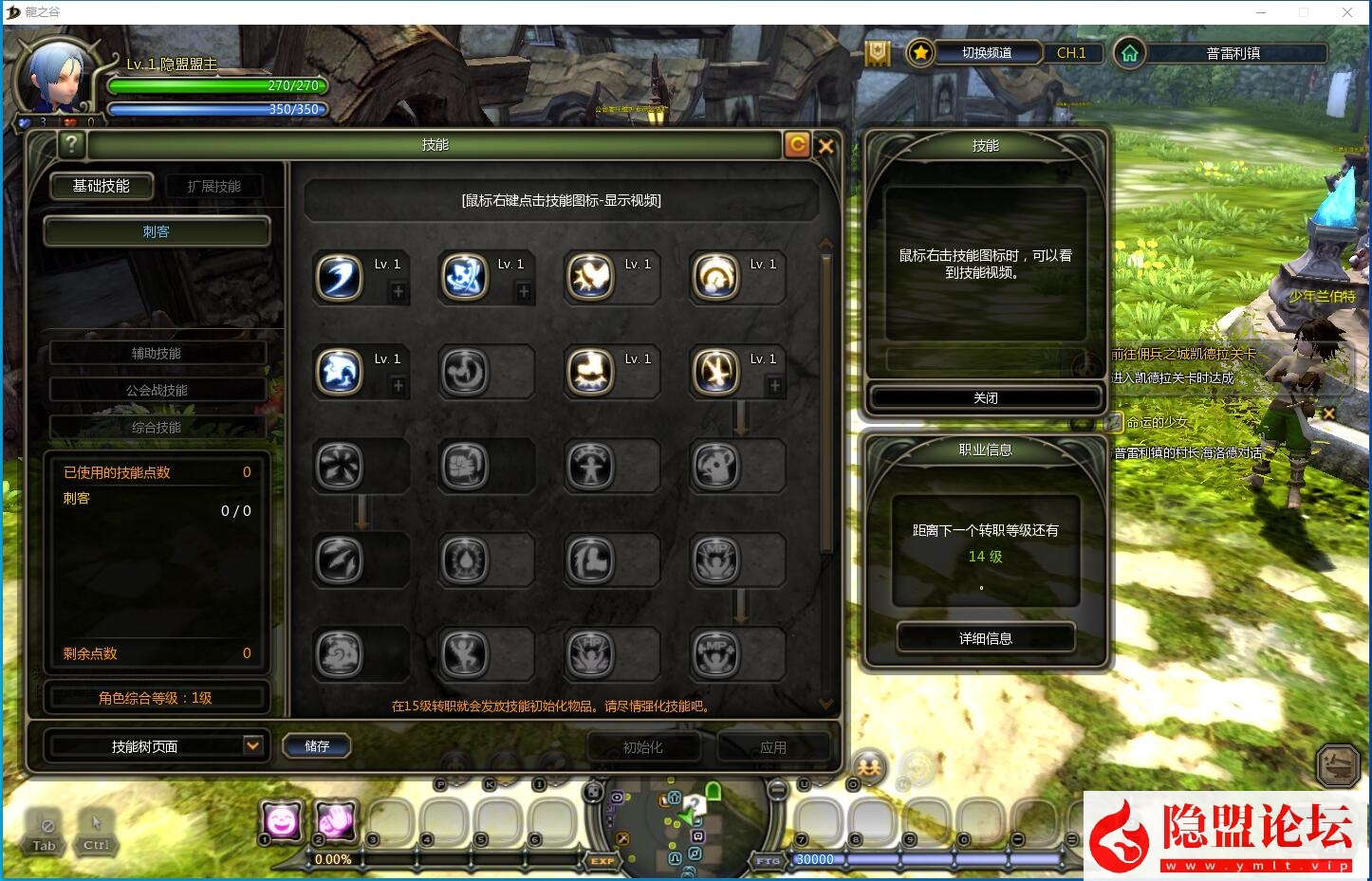Close the game window
Screen dimensions: 1372x881
pyautogui.click(x=1347, y=12)
